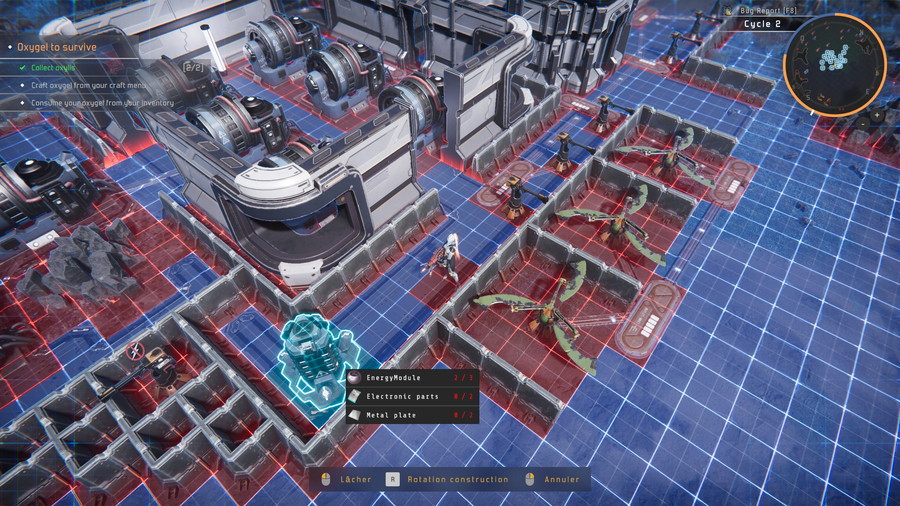Select the Consume your oxygel objective

point(101,102)
